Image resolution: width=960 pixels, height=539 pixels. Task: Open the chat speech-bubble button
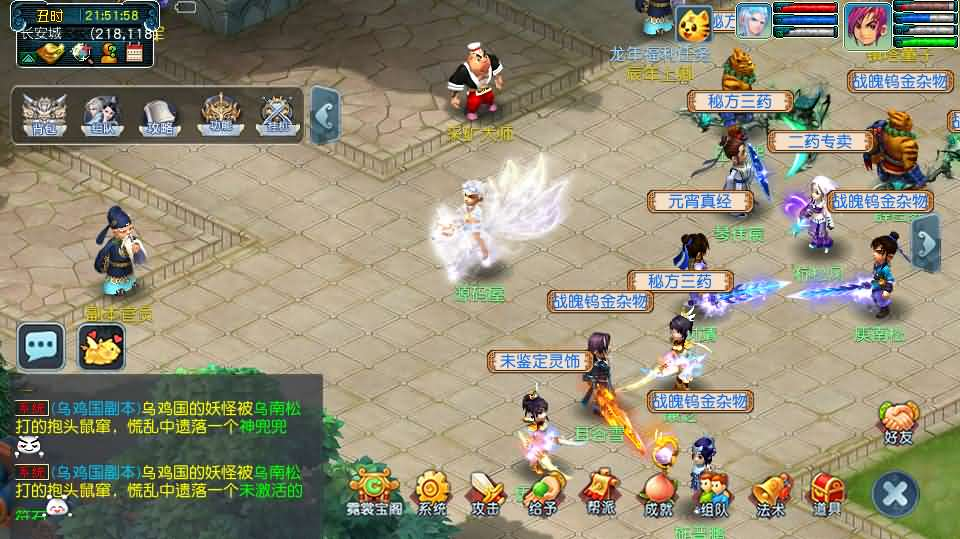[41, 346]
